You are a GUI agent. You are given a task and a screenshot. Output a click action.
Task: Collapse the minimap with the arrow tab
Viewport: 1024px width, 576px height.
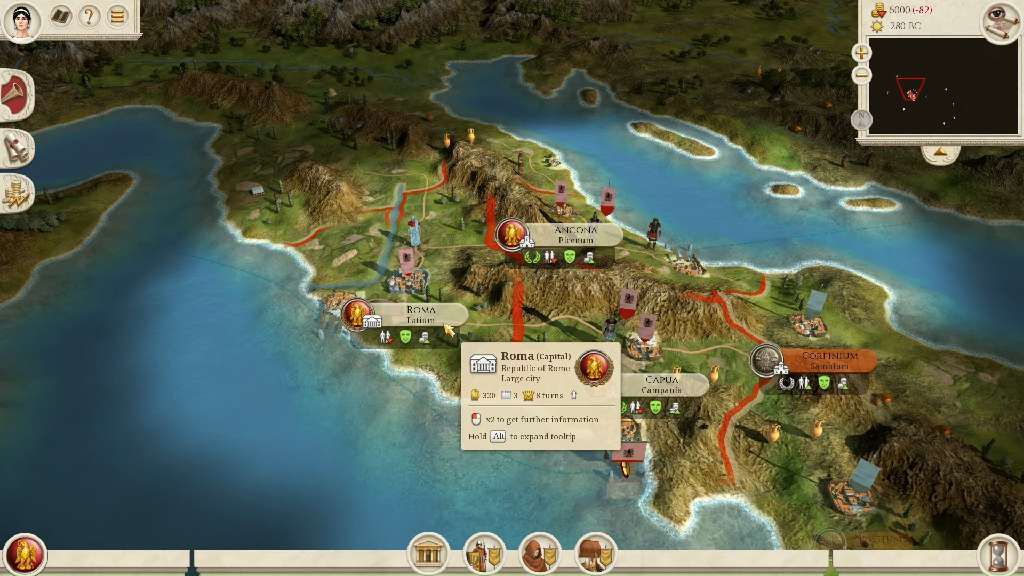(940, 153)
